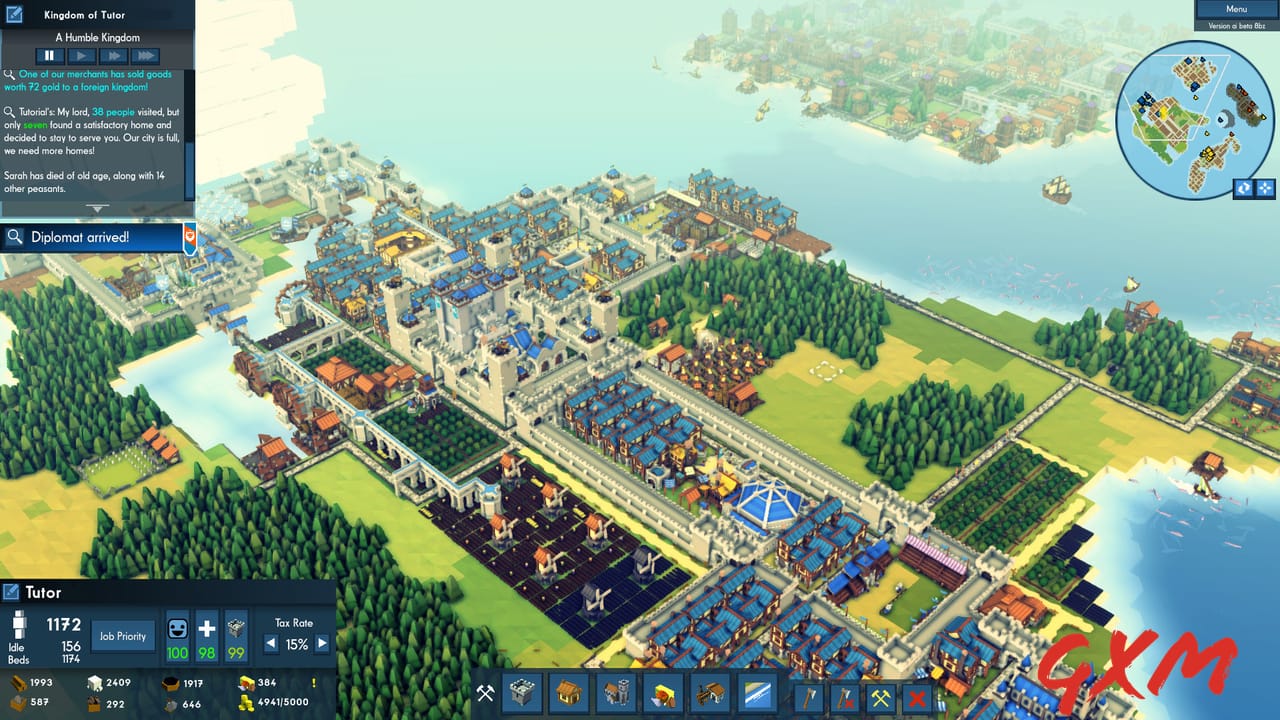The image size is (1280, 720).
Task: Open the food buildings category
Action: 662,693
